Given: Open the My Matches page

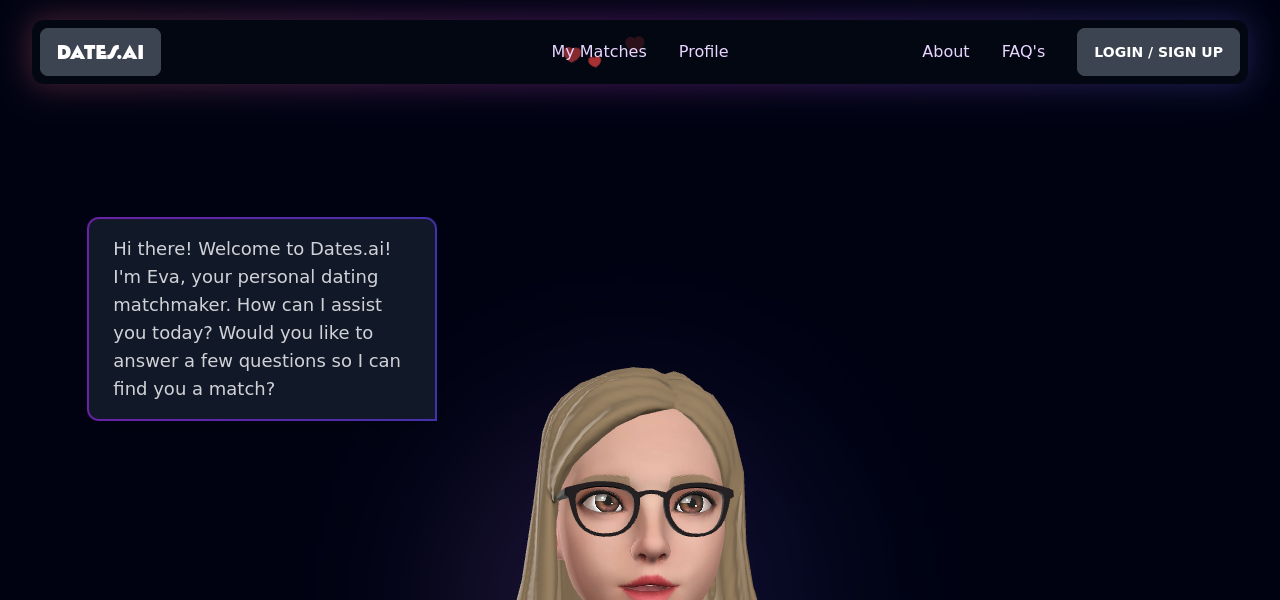Looking at the screenshot, I should 599,52.
